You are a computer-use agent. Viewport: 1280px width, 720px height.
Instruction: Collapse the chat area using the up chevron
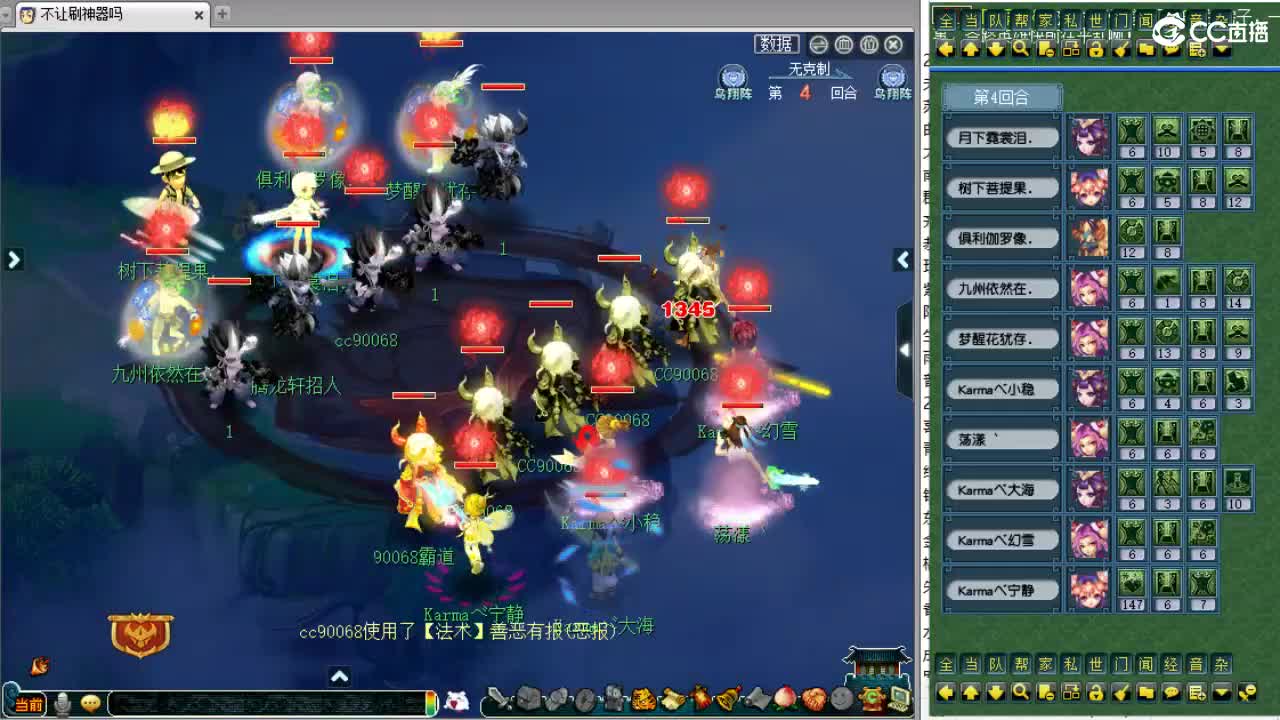point(340,677)
